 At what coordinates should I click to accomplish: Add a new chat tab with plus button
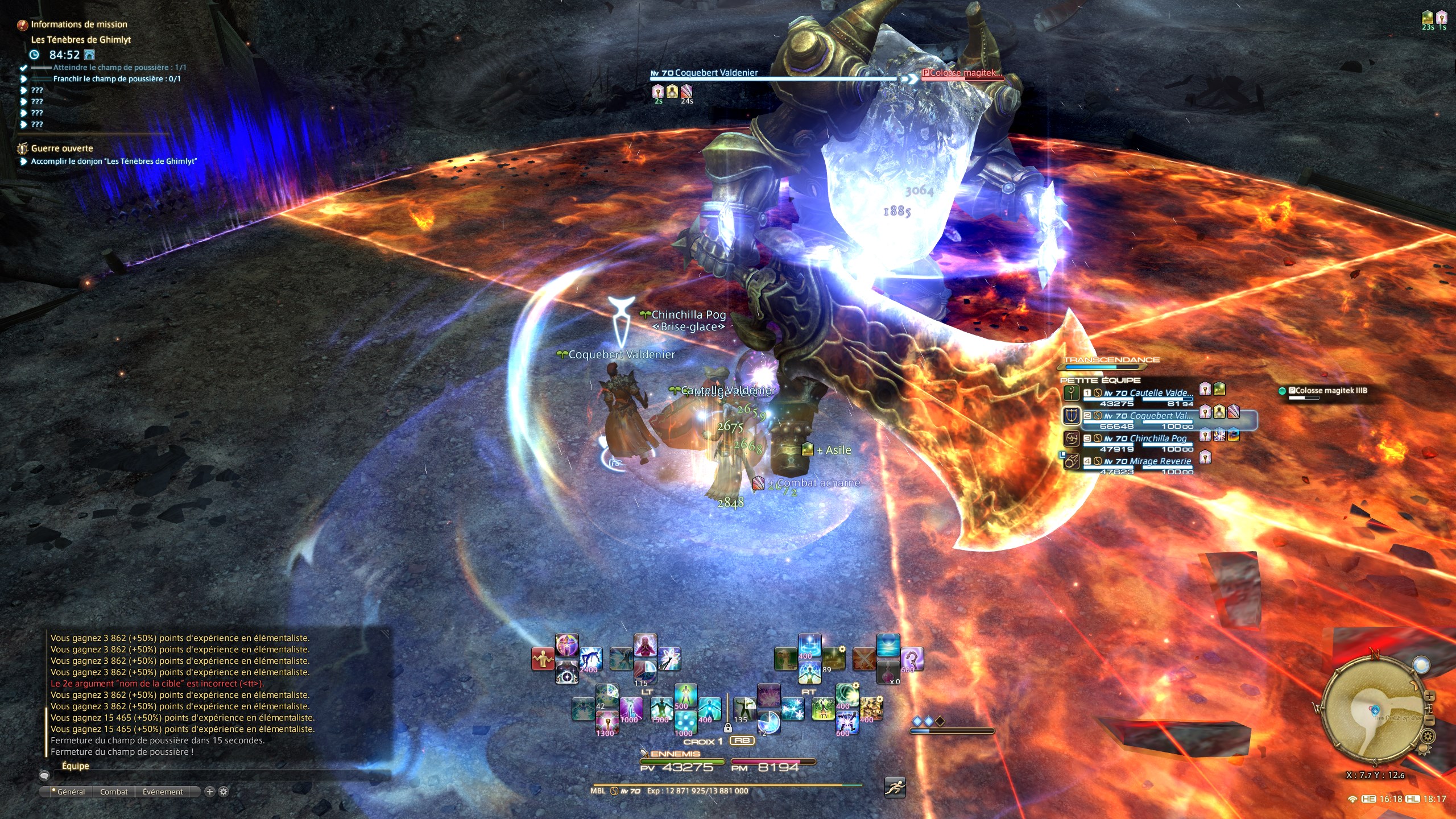coord(209,792)
